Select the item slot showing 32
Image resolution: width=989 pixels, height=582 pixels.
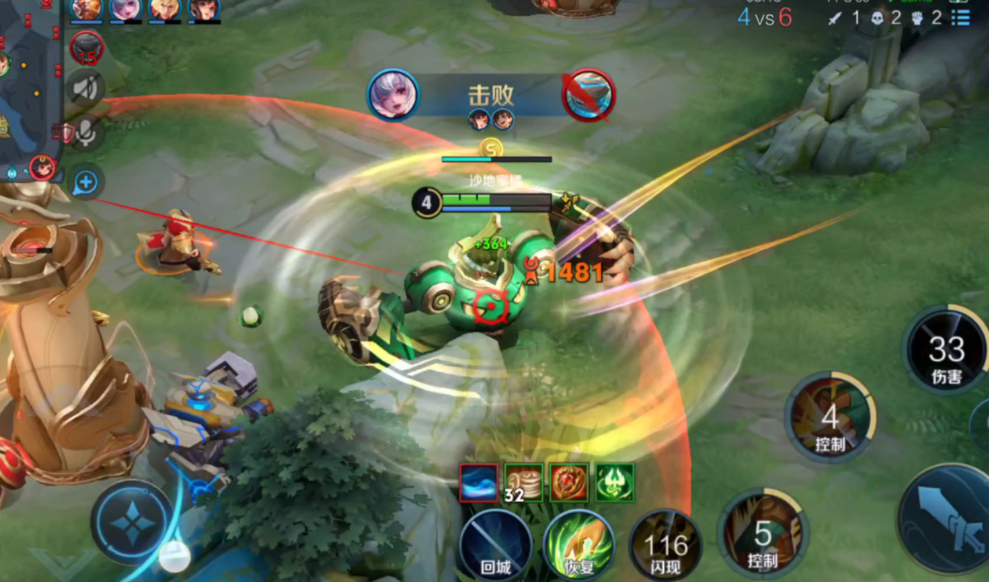tap(523, 482)
